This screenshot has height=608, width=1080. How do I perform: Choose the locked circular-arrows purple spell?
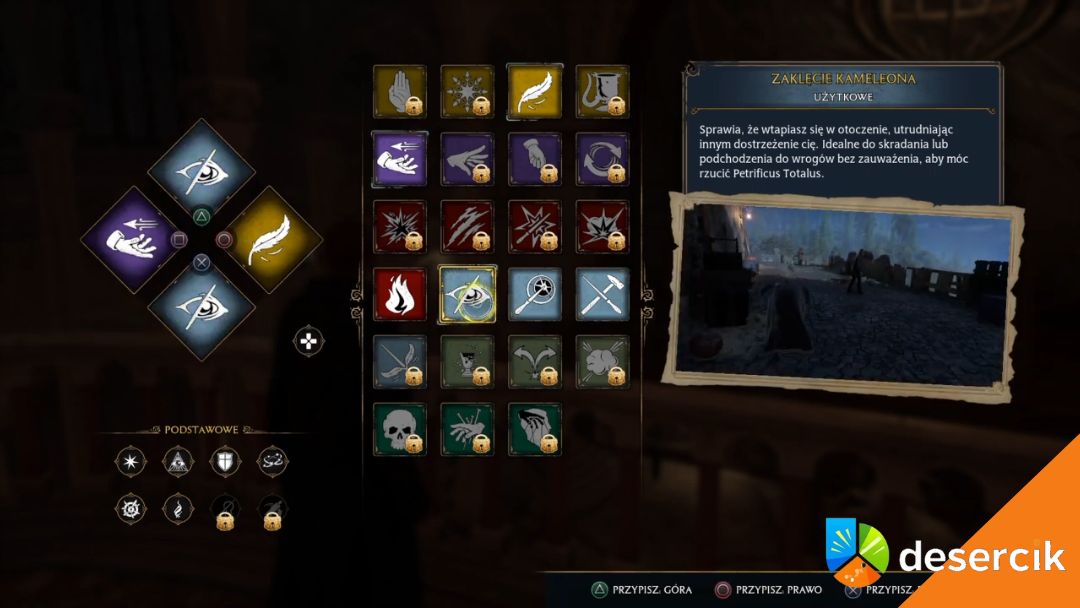coord(602,159)
